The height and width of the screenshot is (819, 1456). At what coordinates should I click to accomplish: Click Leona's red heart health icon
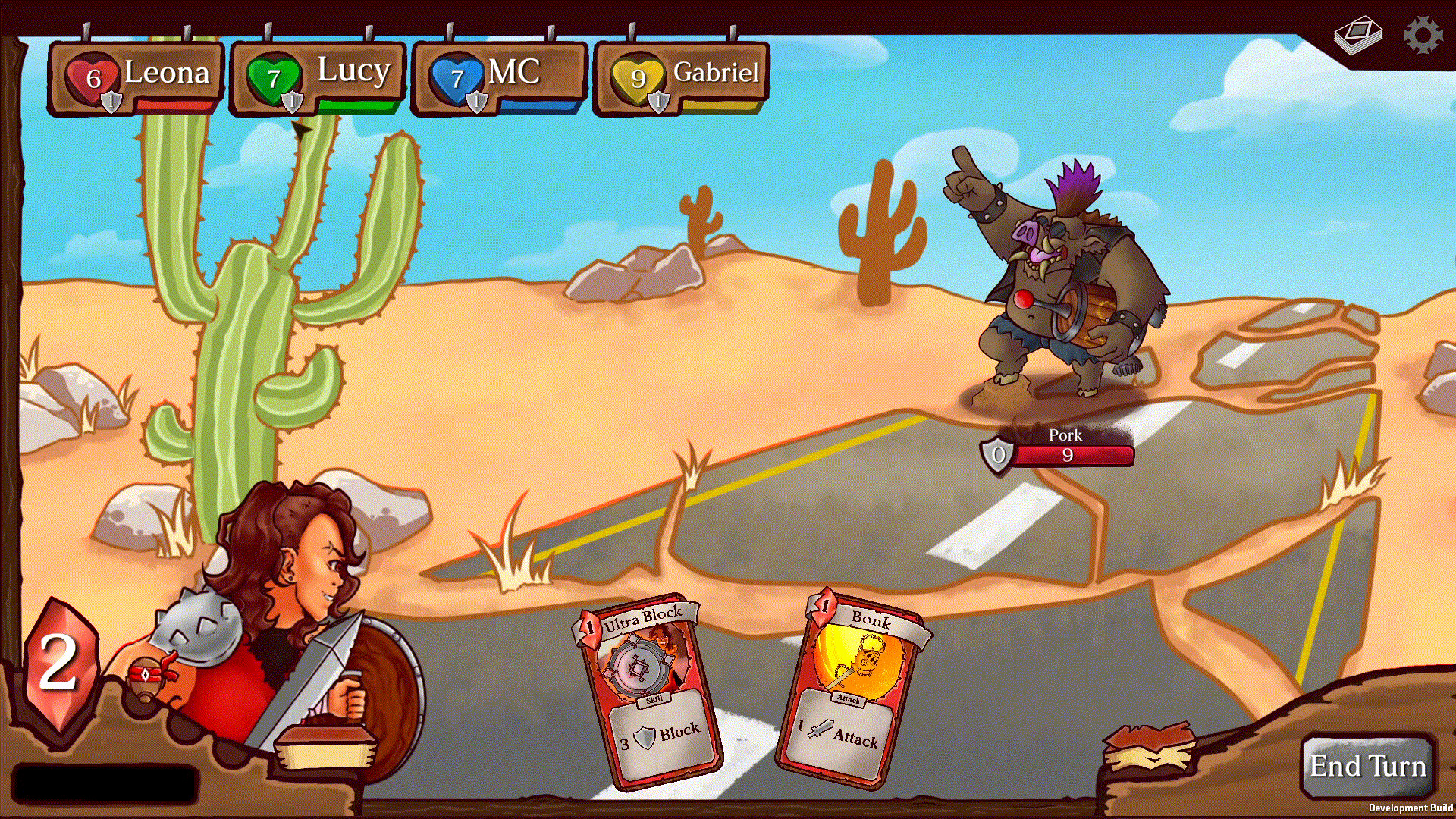pos(91,74)
